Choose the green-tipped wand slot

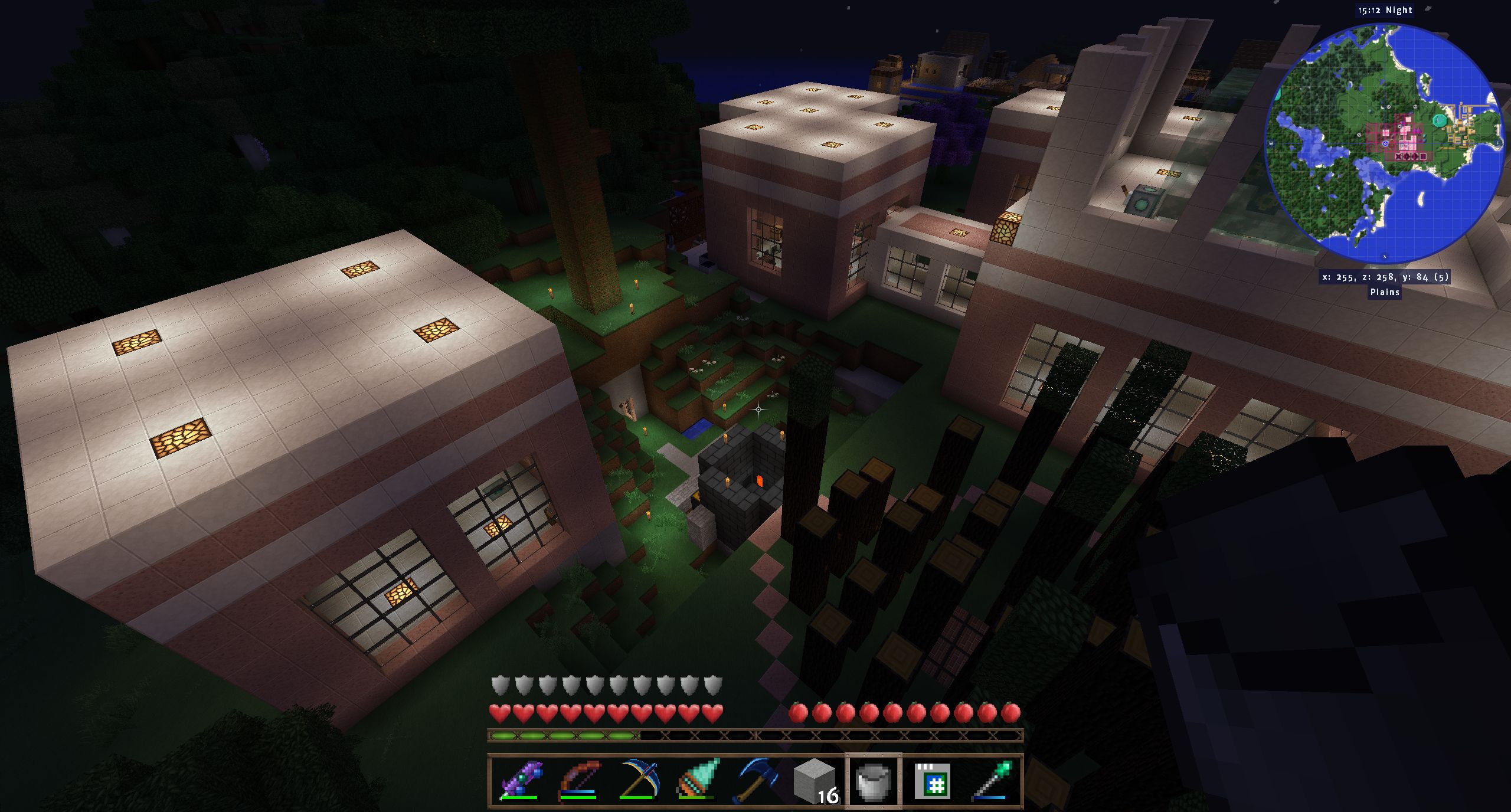pyautogui.click(x=992, y=781)
